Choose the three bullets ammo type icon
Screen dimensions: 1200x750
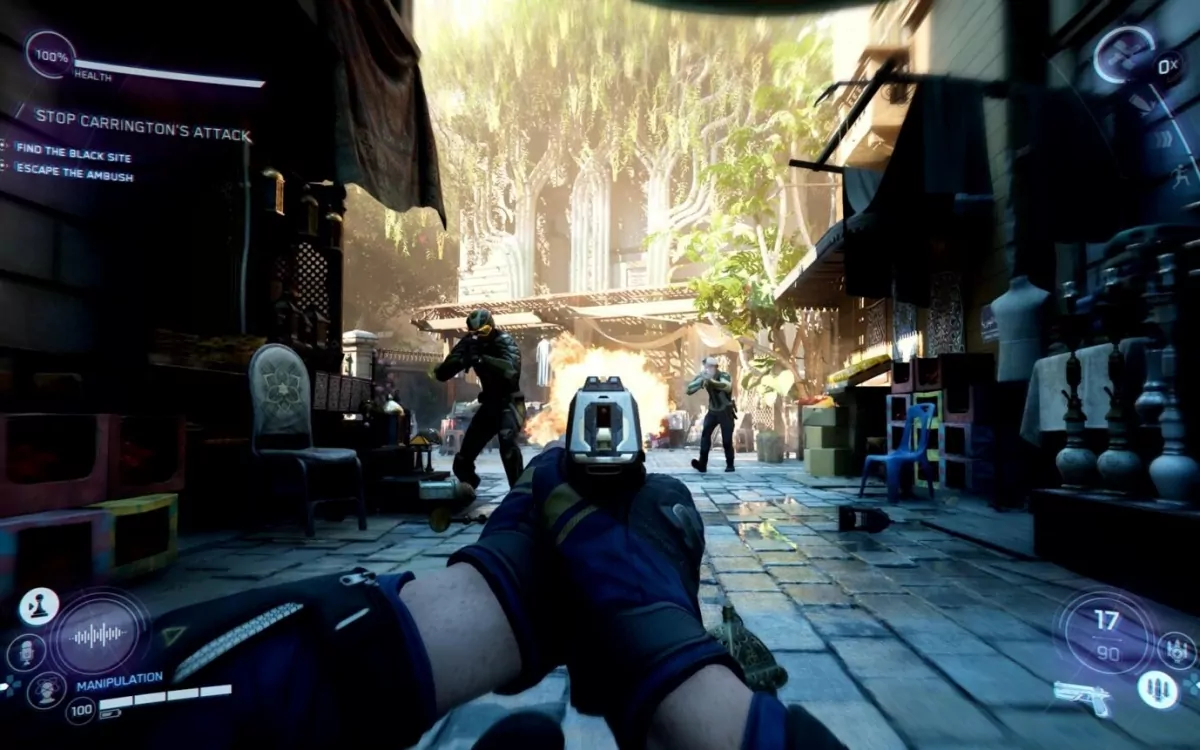(1156, 689)
